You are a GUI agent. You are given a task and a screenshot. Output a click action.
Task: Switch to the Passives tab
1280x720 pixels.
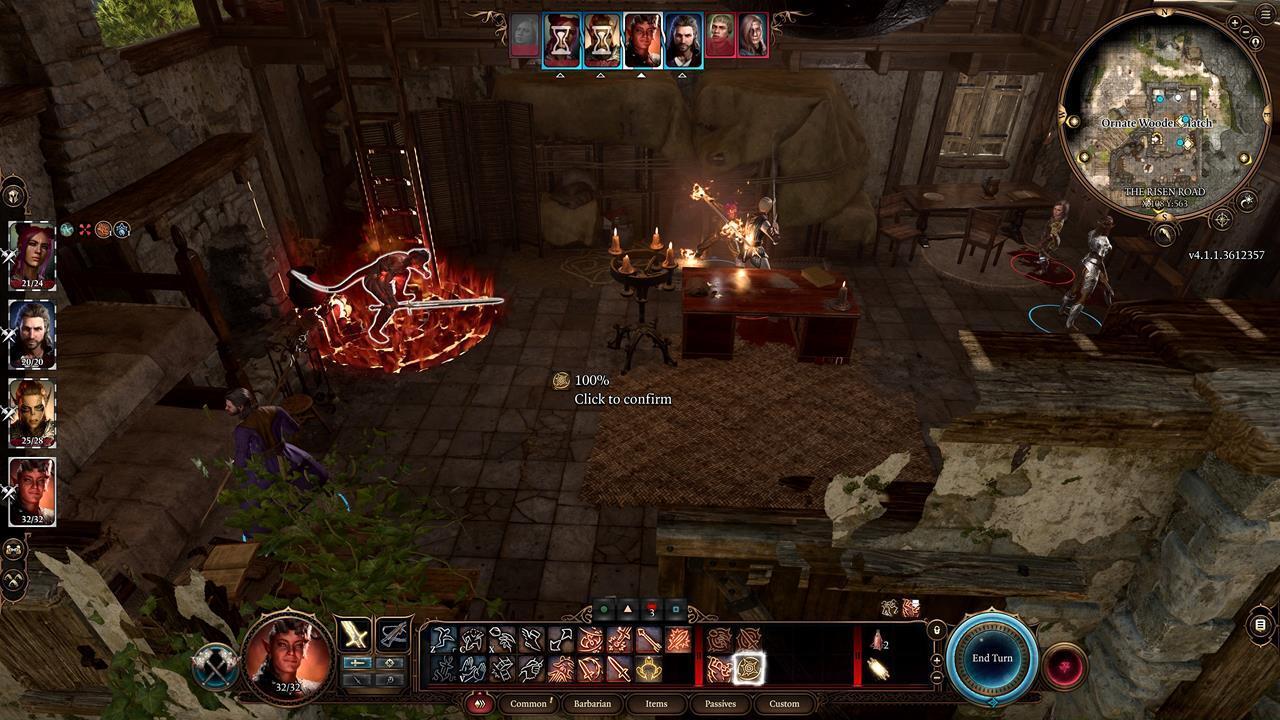point(720,704)
